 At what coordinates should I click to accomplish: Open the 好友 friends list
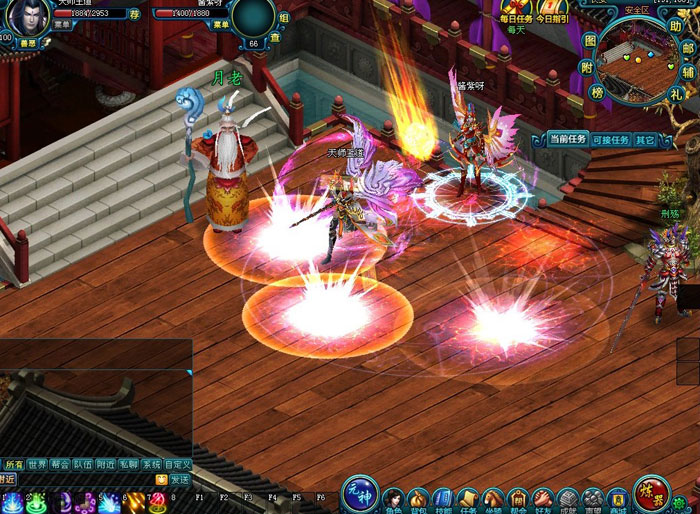tap(543, 499)
